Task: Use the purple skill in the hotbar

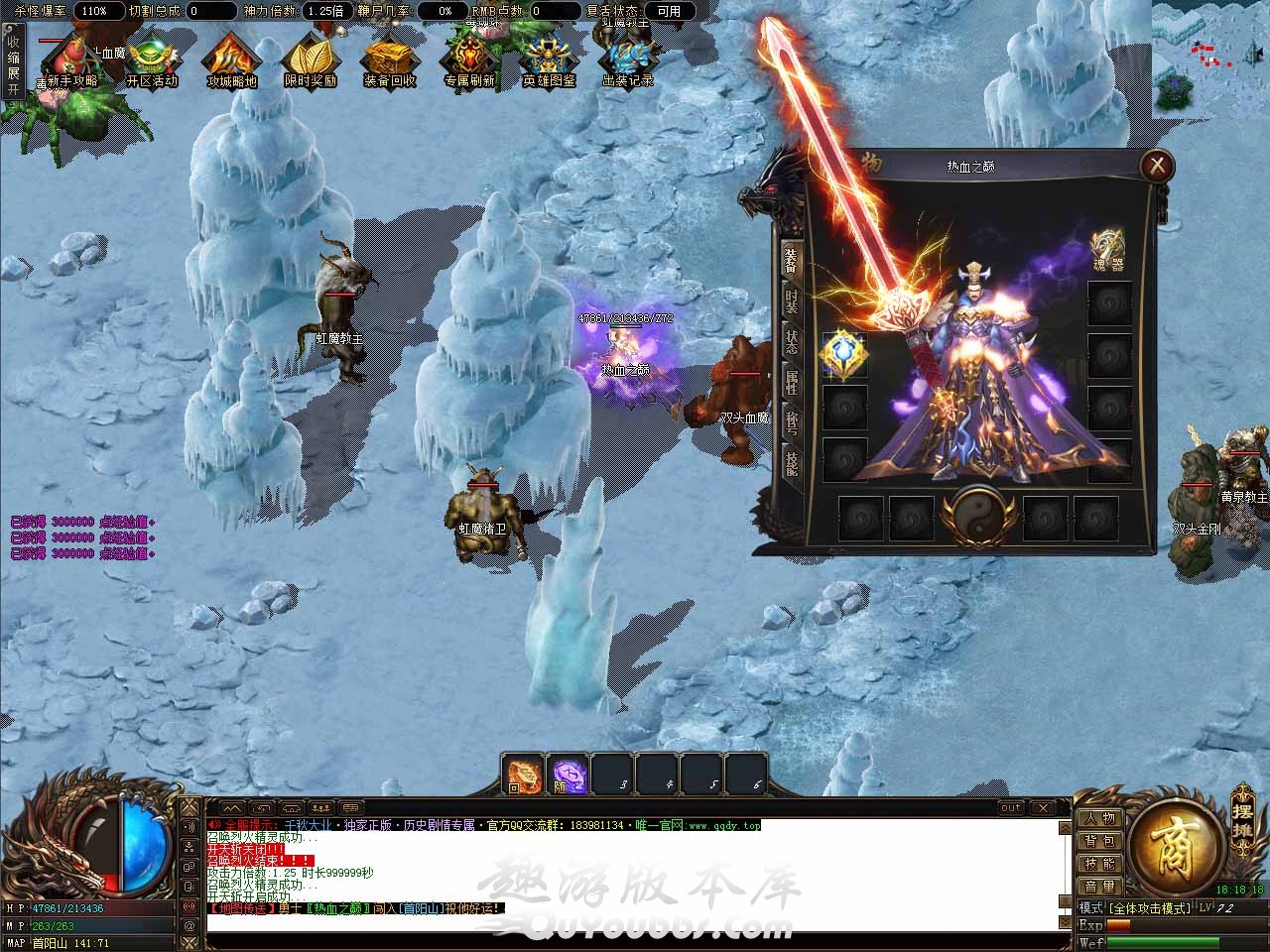Action: [x=569, y=774]
